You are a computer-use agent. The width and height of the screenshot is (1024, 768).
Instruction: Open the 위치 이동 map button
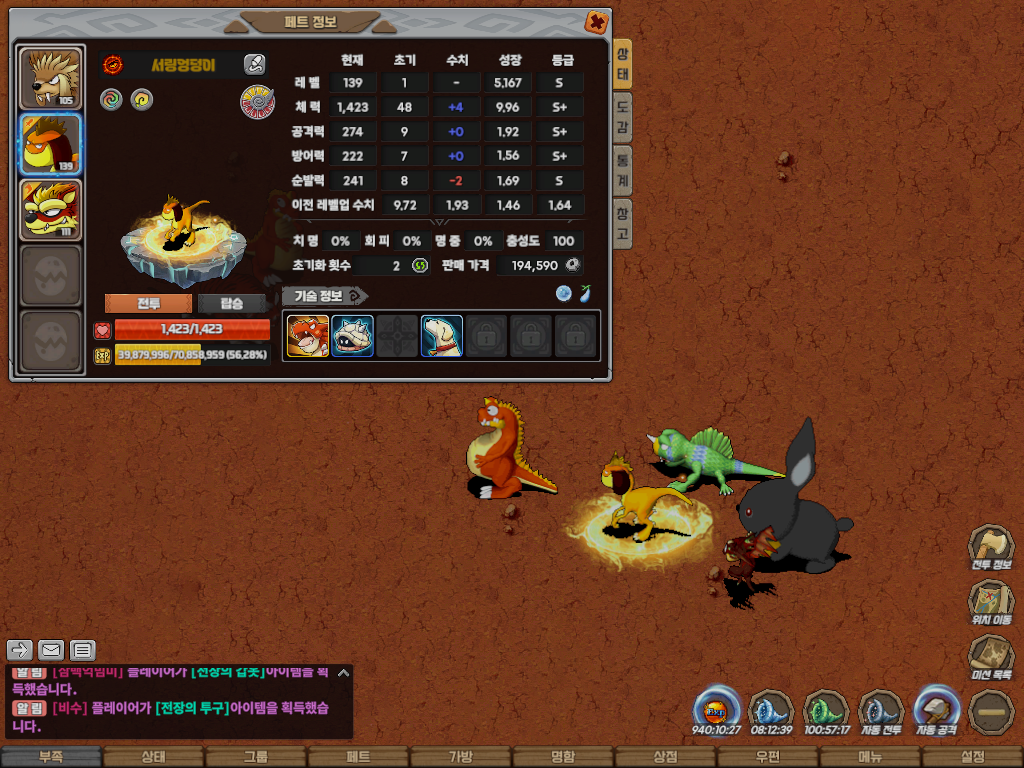coord(990,602)
